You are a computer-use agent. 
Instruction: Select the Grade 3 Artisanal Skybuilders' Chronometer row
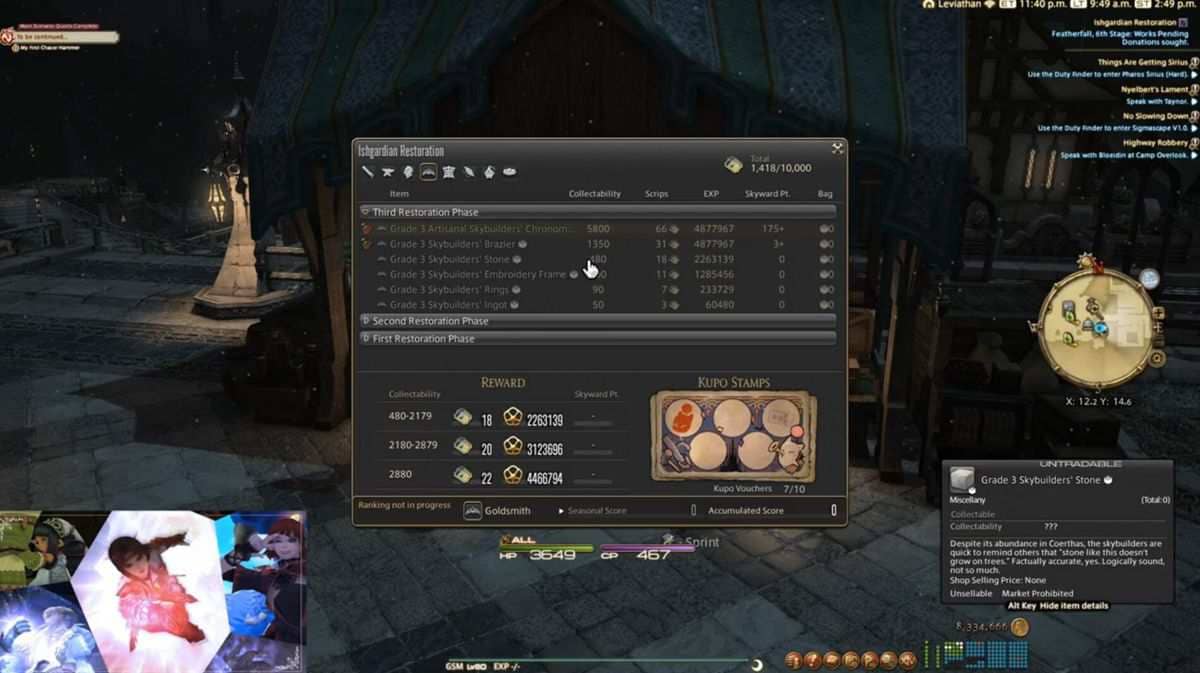481,229
